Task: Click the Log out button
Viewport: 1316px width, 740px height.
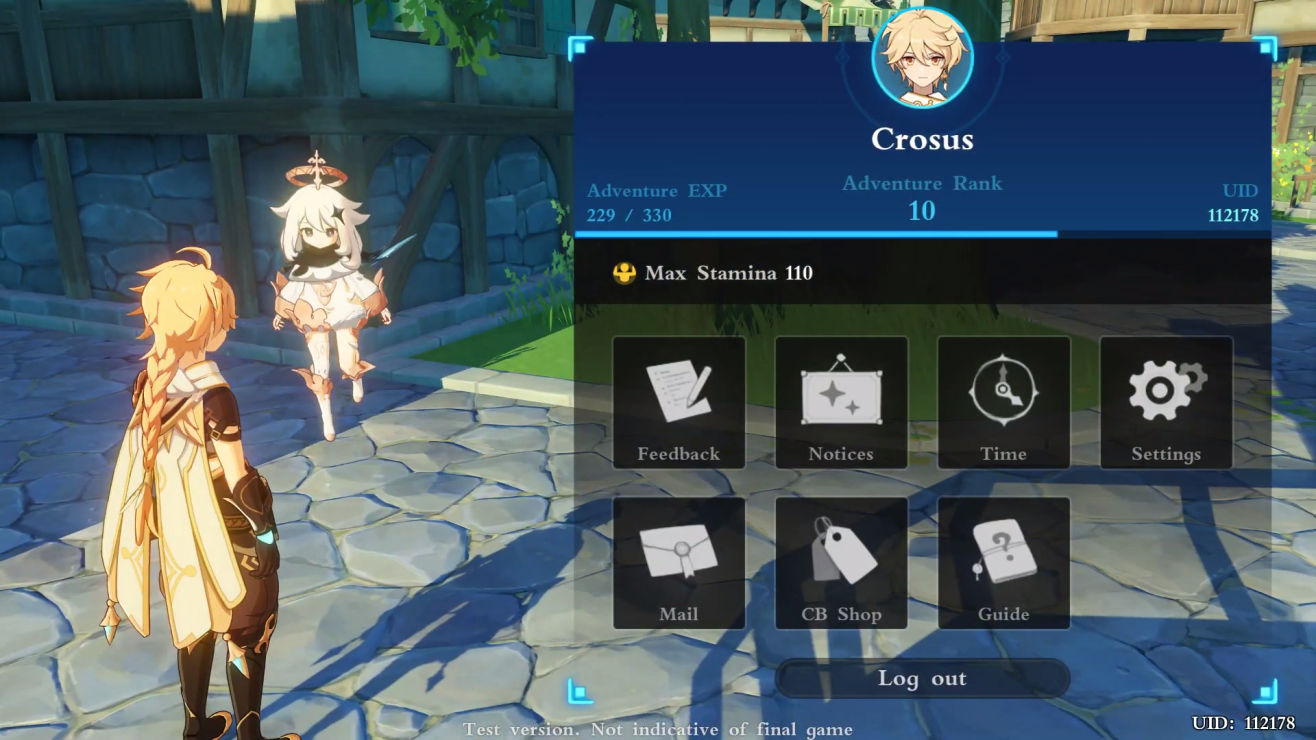Action: coord(922,679)
